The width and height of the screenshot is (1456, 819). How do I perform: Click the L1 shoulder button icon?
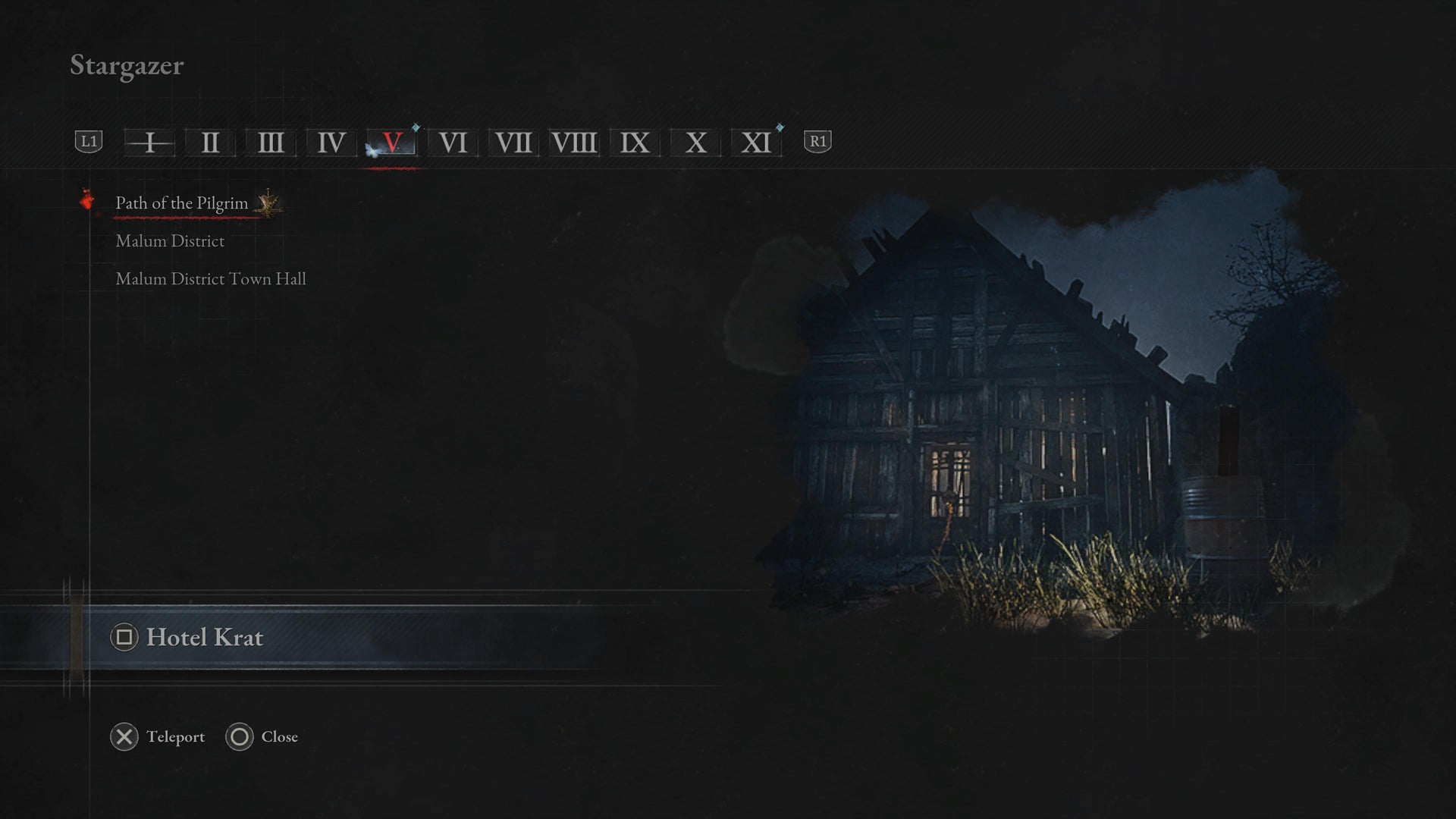point(88,141)
